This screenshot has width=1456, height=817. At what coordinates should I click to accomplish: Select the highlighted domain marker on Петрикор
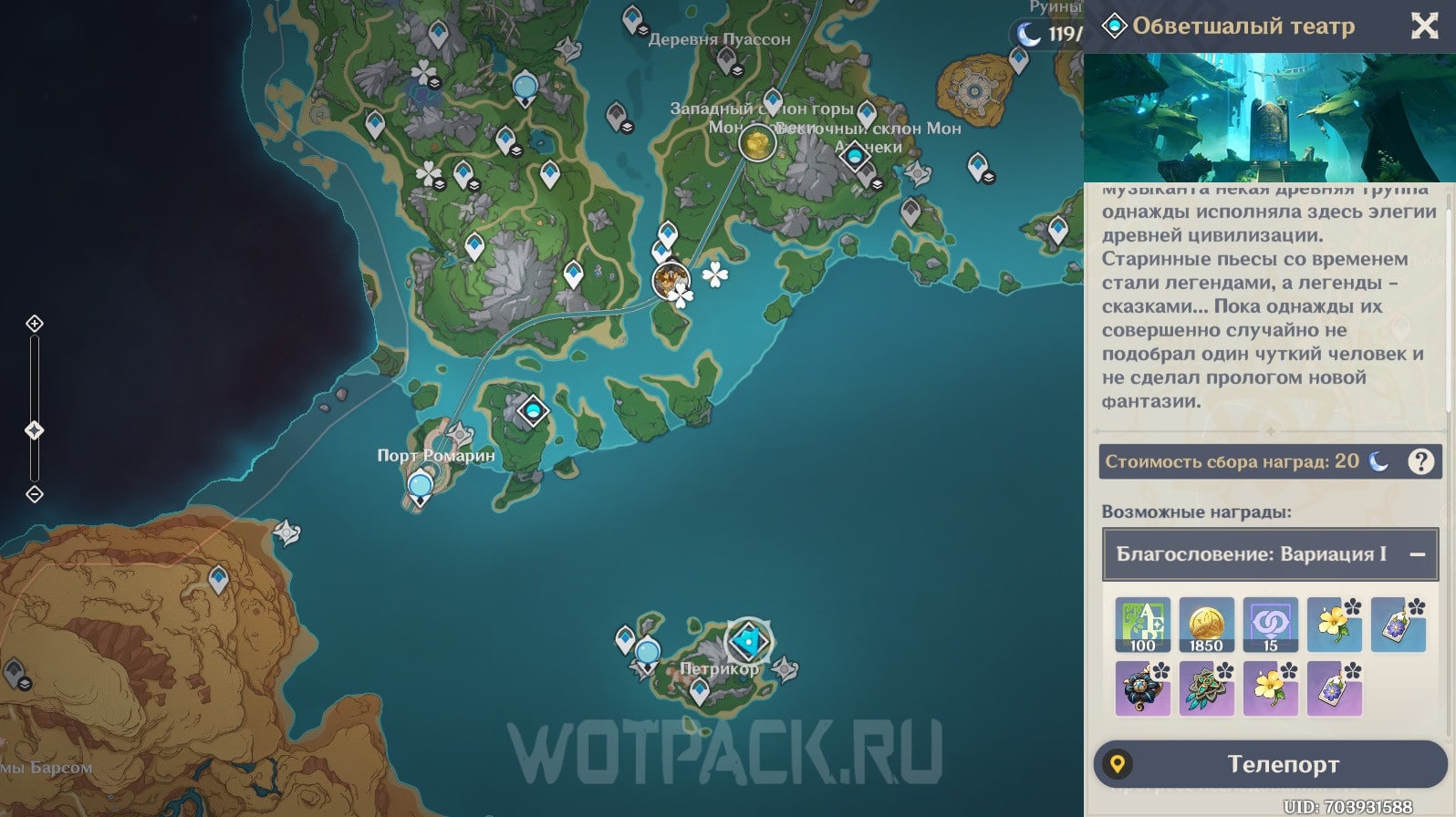[x=748, y=642]
